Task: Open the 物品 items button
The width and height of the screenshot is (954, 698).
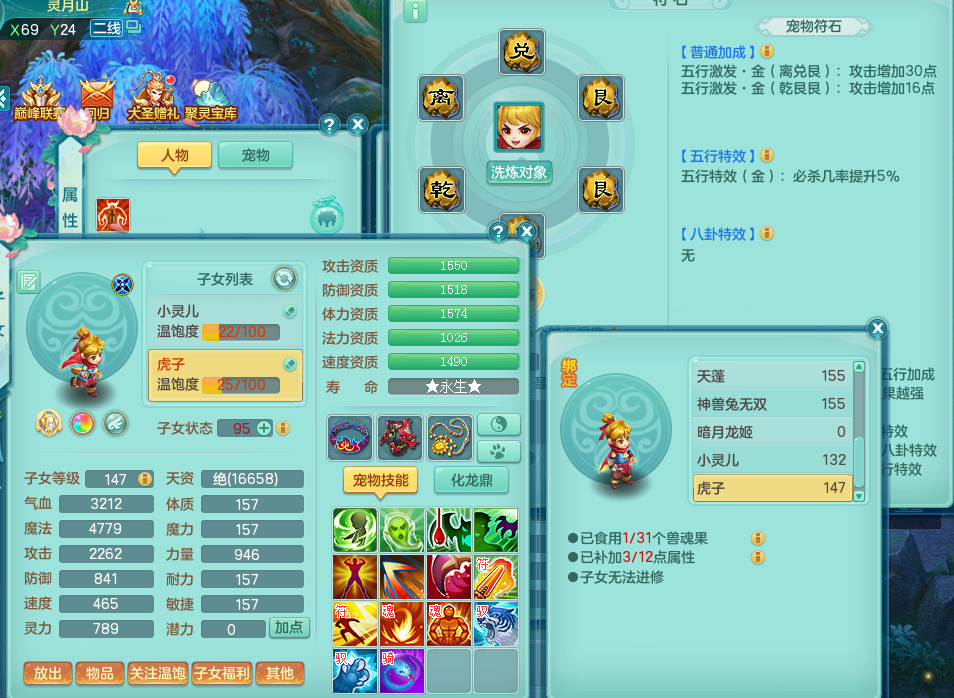Action: click(100, 674)
